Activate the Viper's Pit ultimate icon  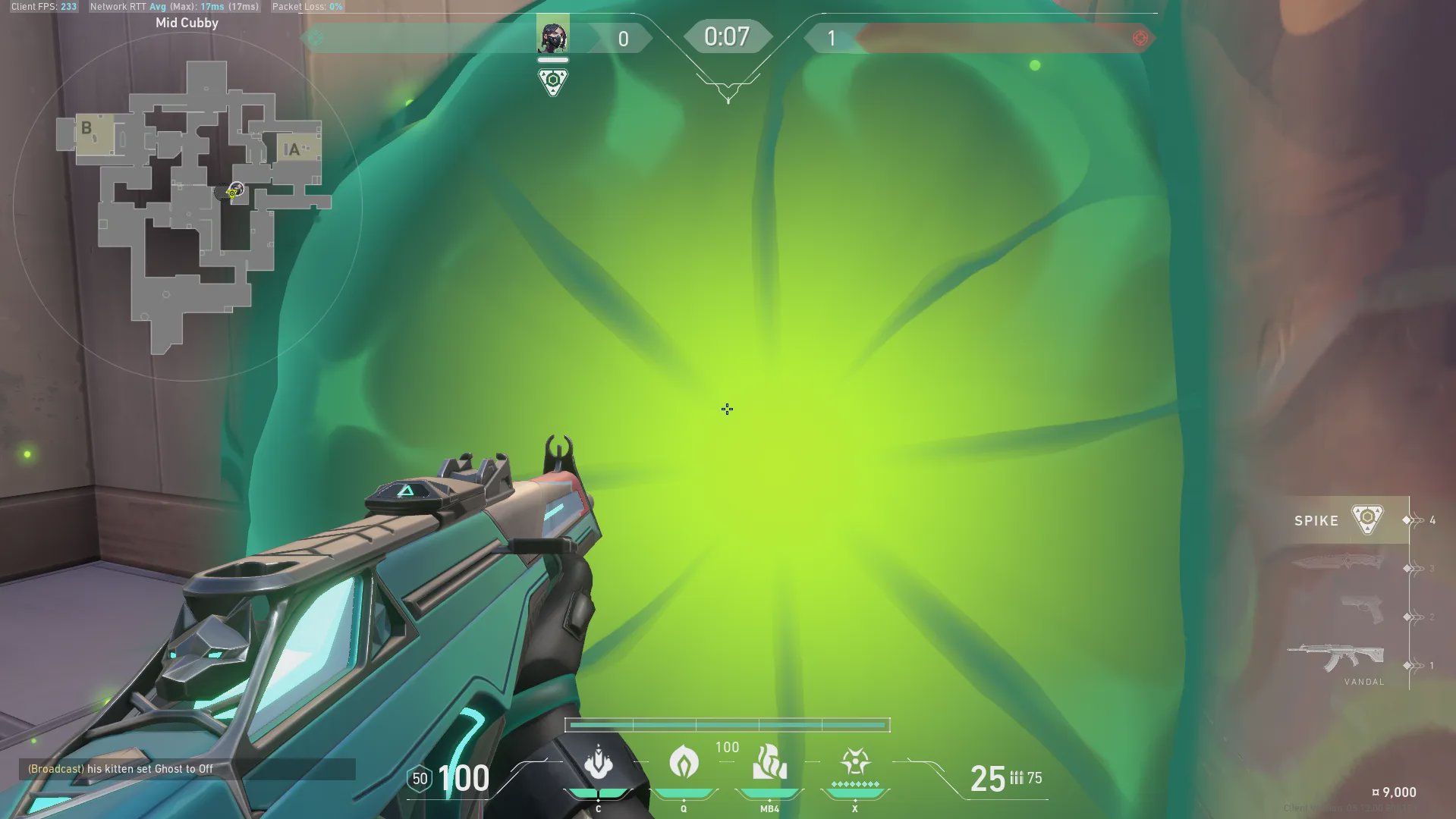pyautogui.click(x=855, y=762)
